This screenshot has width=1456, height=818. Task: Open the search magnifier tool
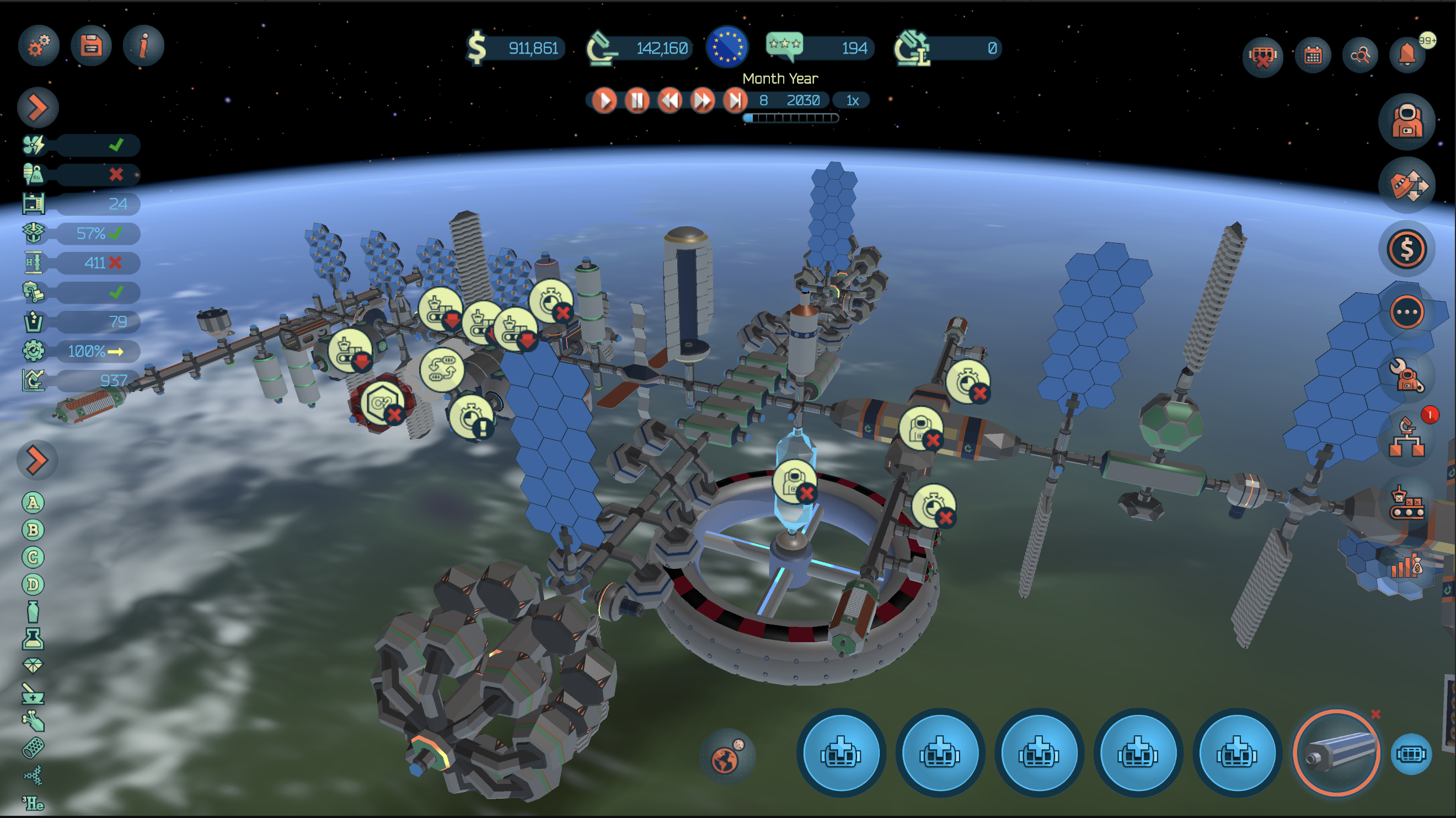coord(1360,55)
